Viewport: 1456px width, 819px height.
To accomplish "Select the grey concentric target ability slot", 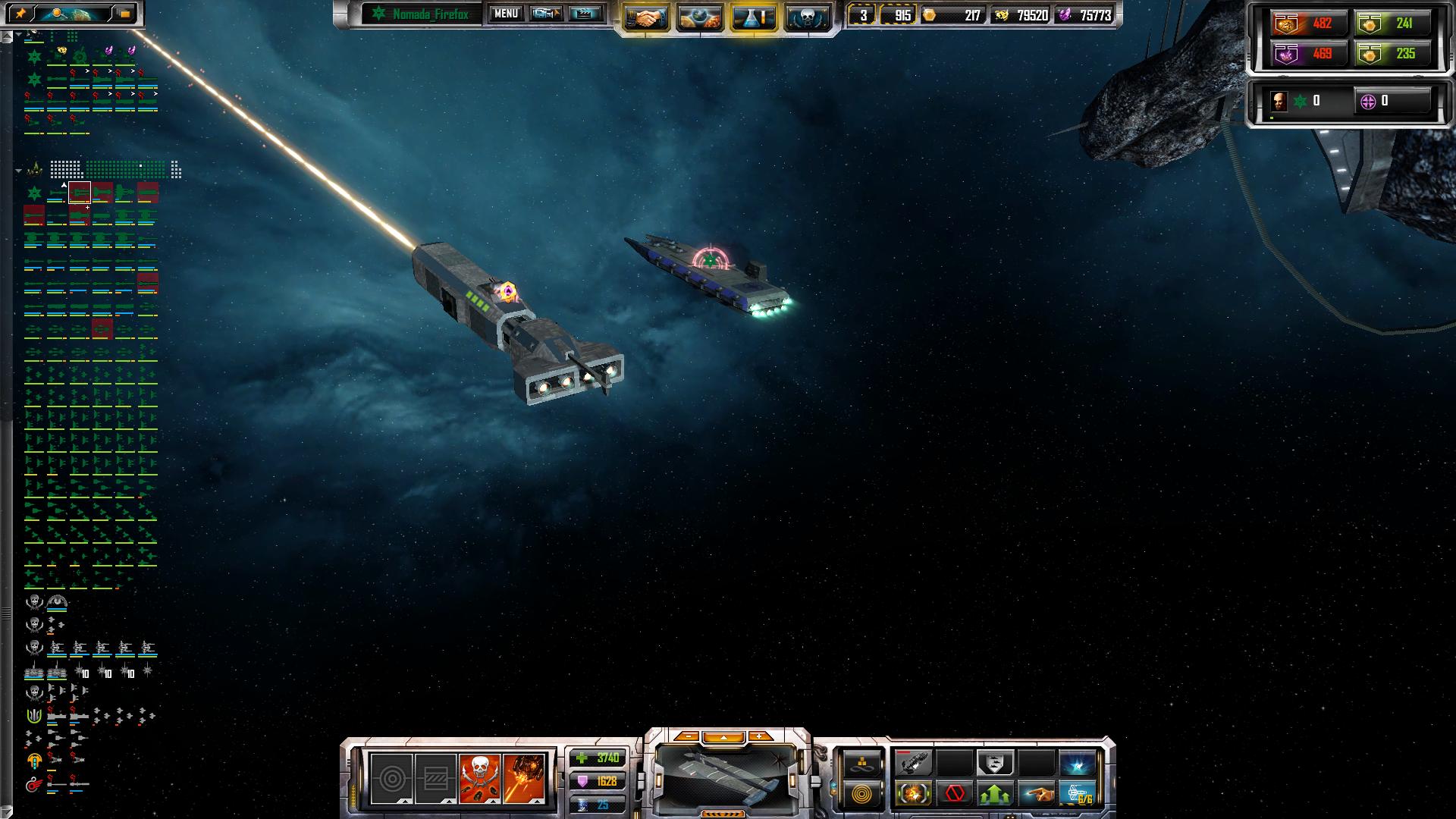I will 391,779.
